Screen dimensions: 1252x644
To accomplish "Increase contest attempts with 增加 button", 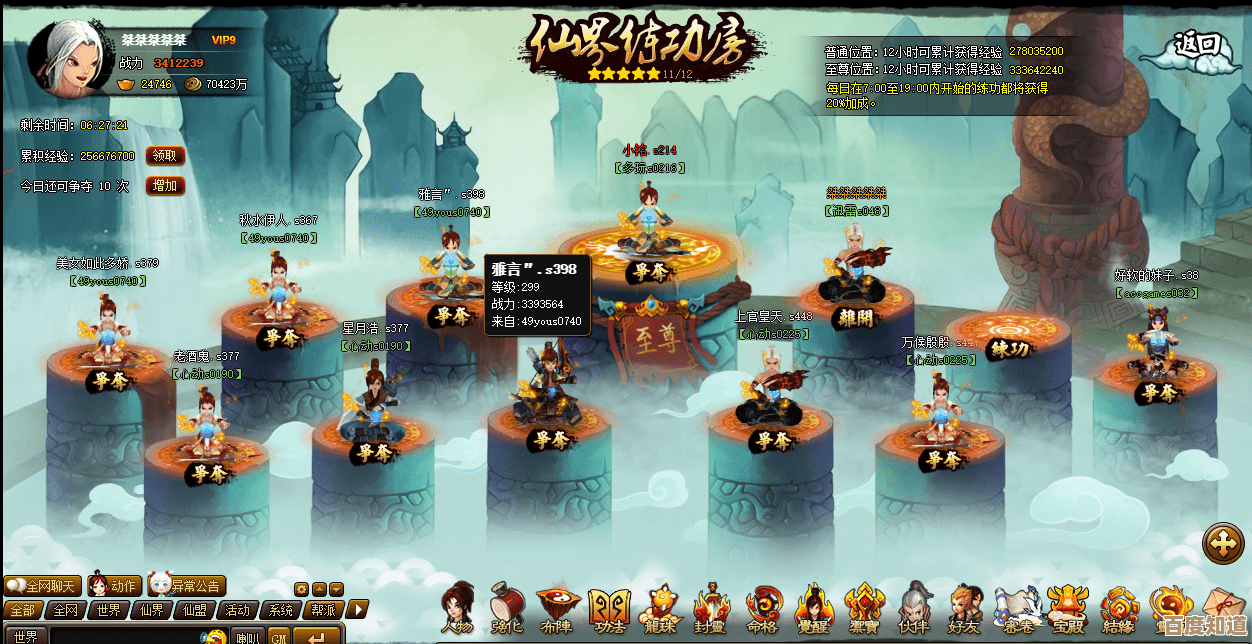I will point(165,186).
